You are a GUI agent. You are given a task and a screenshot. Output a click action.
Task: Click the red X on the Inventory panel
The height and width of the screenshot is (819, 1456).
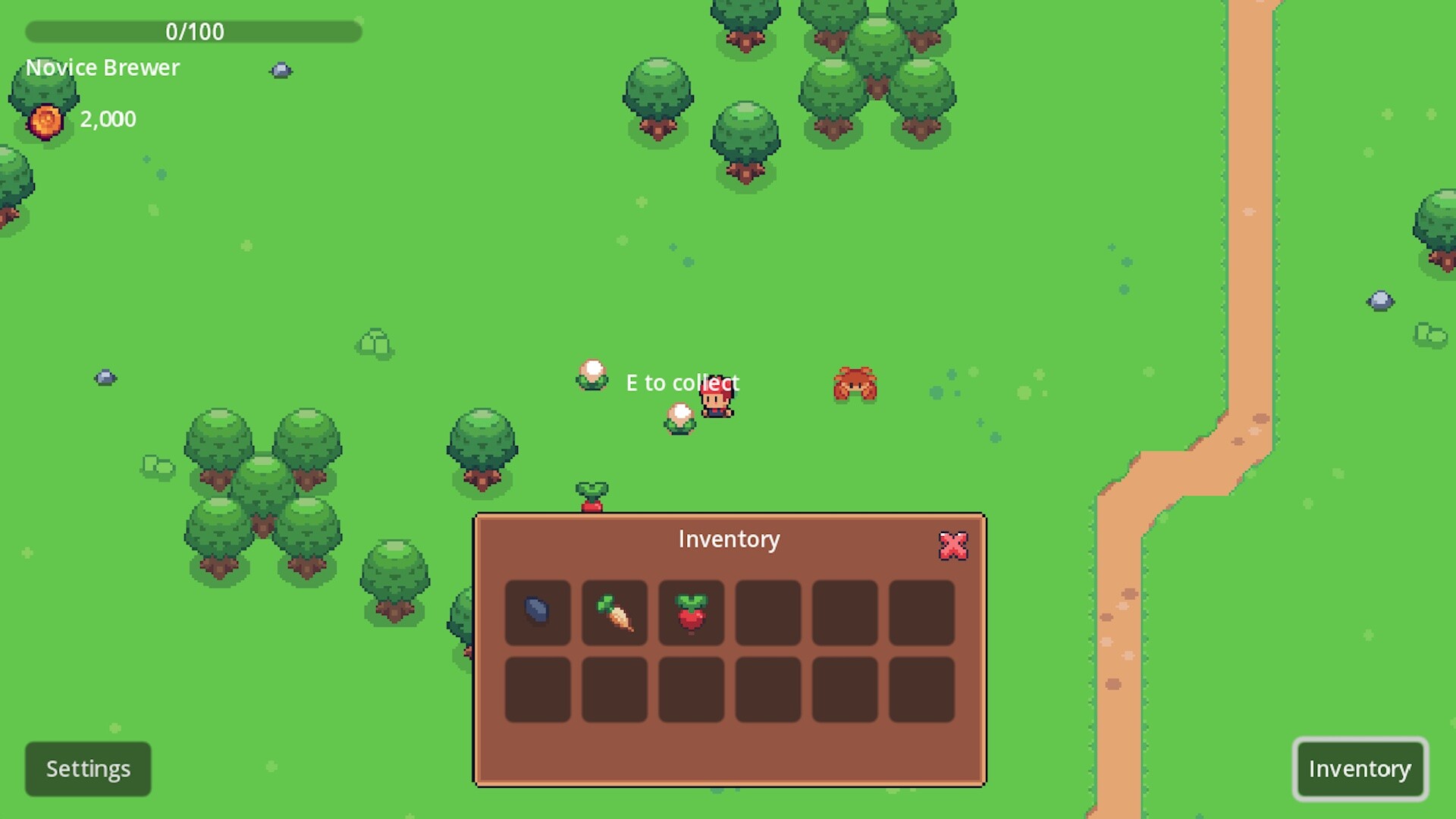952,545
